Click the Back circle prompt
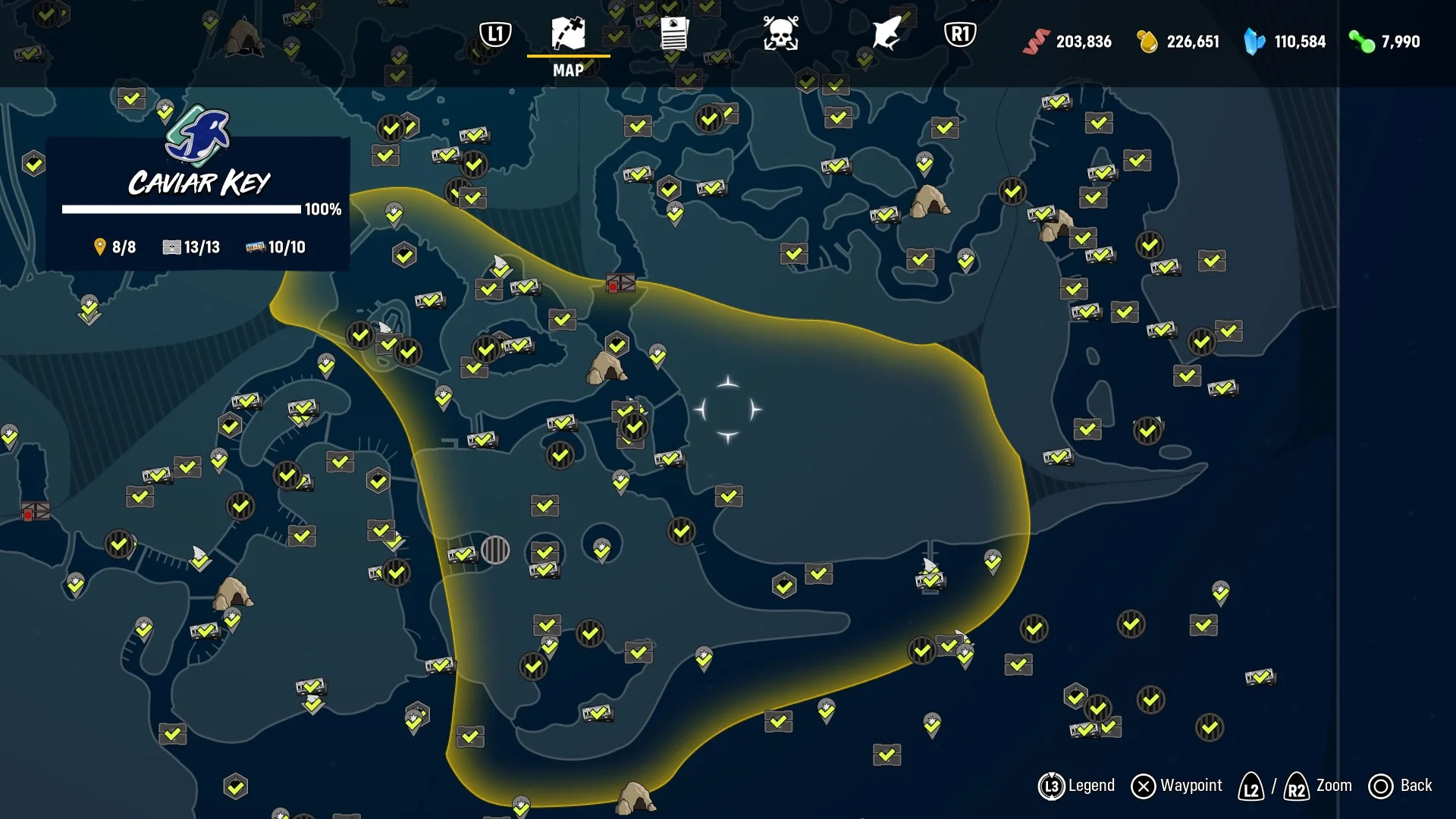The image size is (1456, 819). pyautogui.click(x=1382, y=786)
